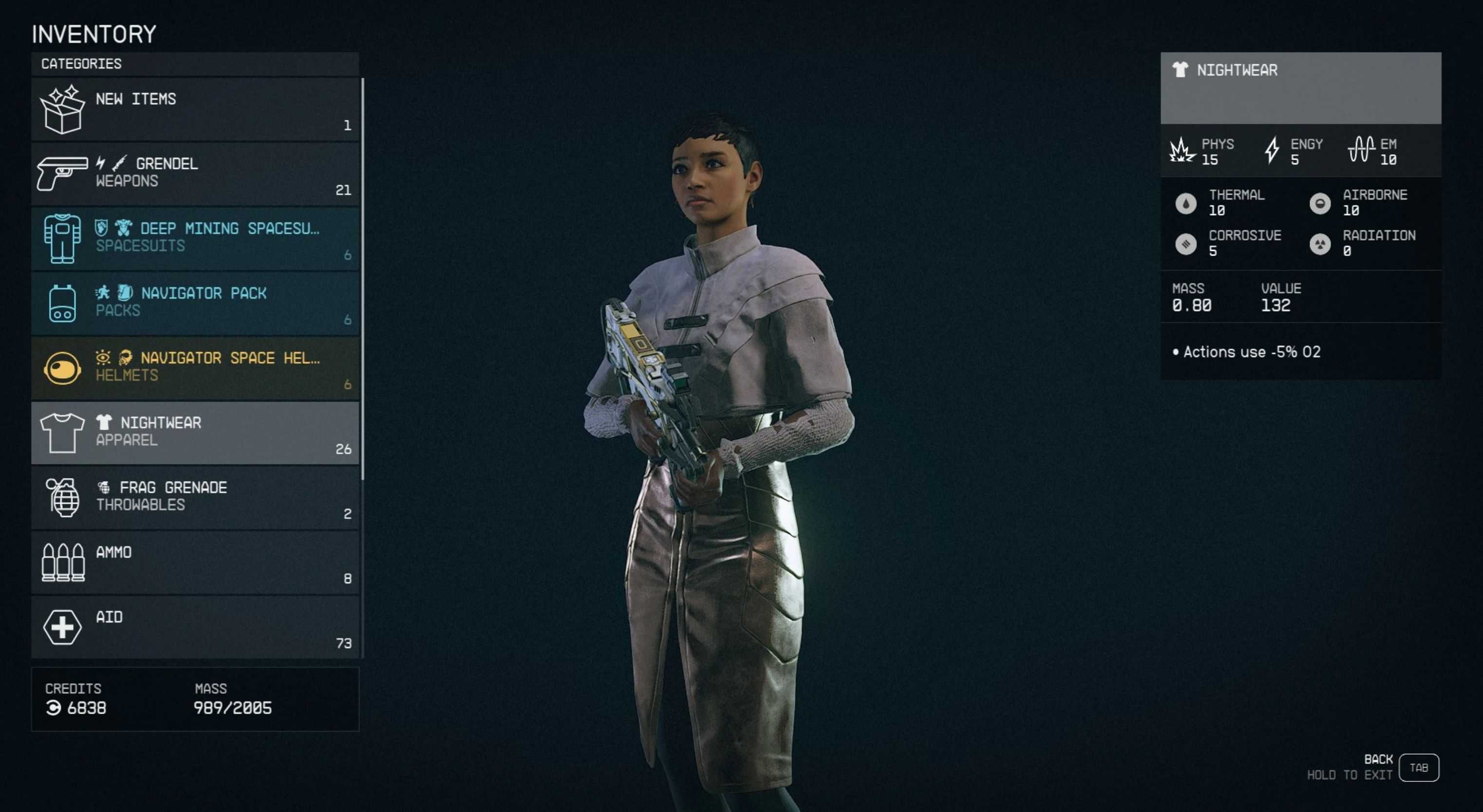Image resolution: width=1483 pixels, height=812 pixels.
Task: Select the Aid category
Action: pyautogui.click(x=195, y=627)
